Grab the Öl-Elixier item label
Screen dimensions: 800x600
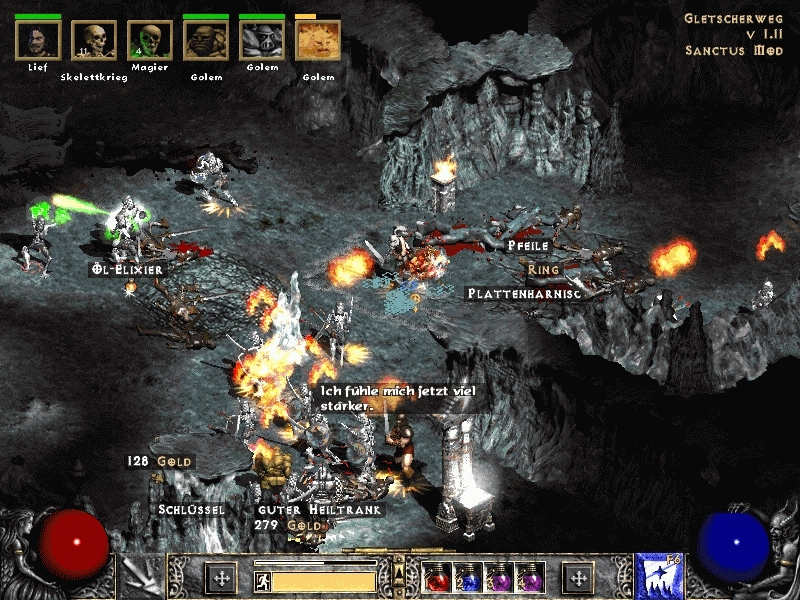point(125,269)
